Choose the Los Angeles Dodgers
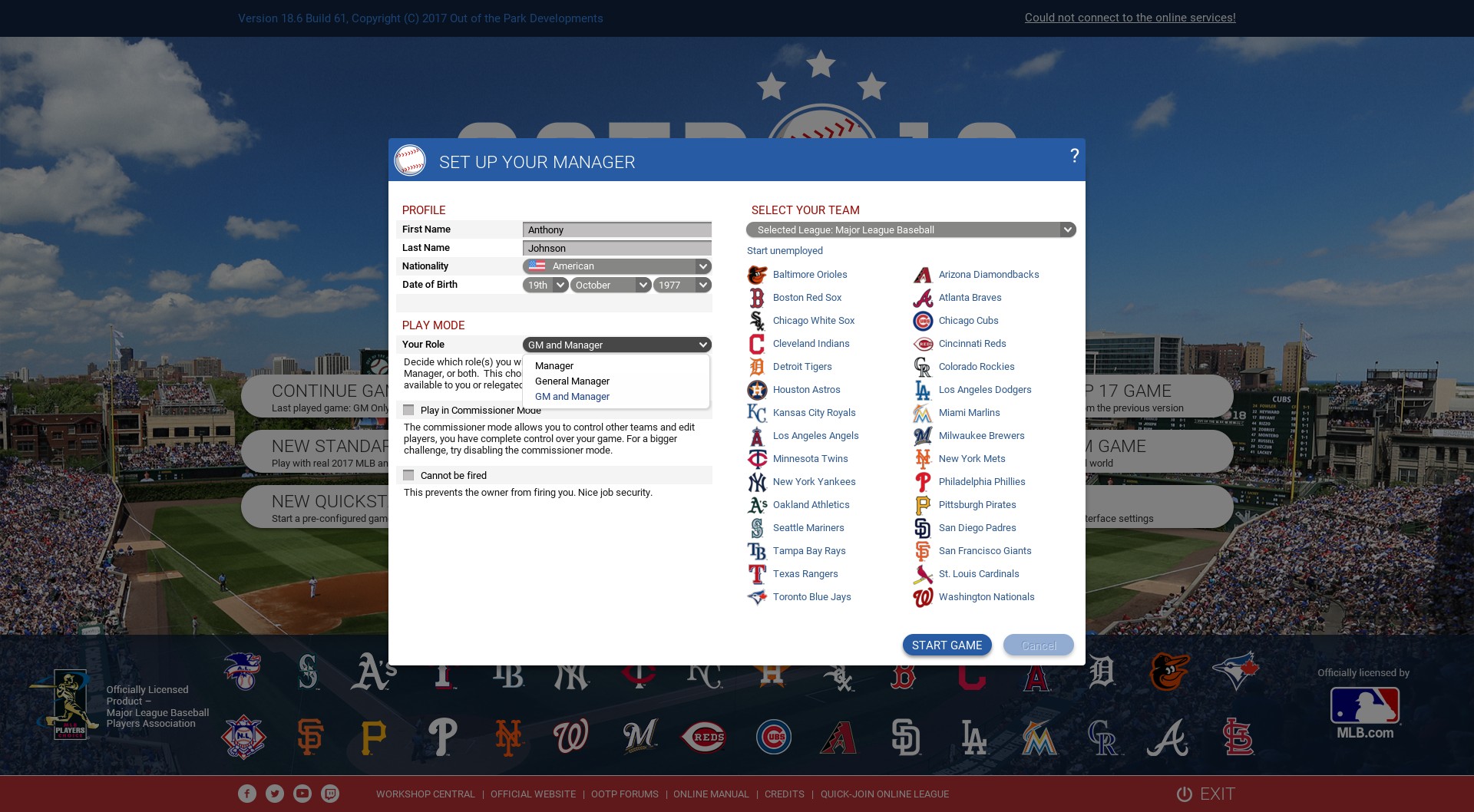Image resolution: width=1474 pixels, height=812 pixels. pos(985,390)
